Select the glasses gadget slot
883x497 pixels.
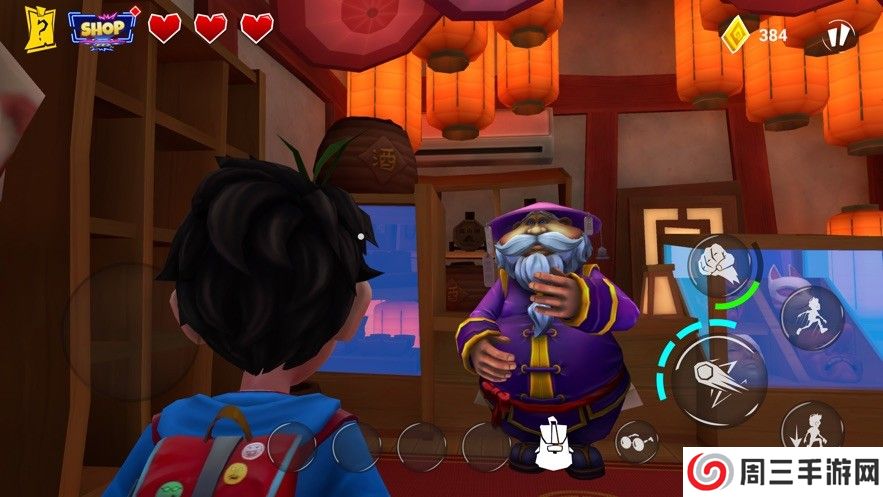[636, 442]
